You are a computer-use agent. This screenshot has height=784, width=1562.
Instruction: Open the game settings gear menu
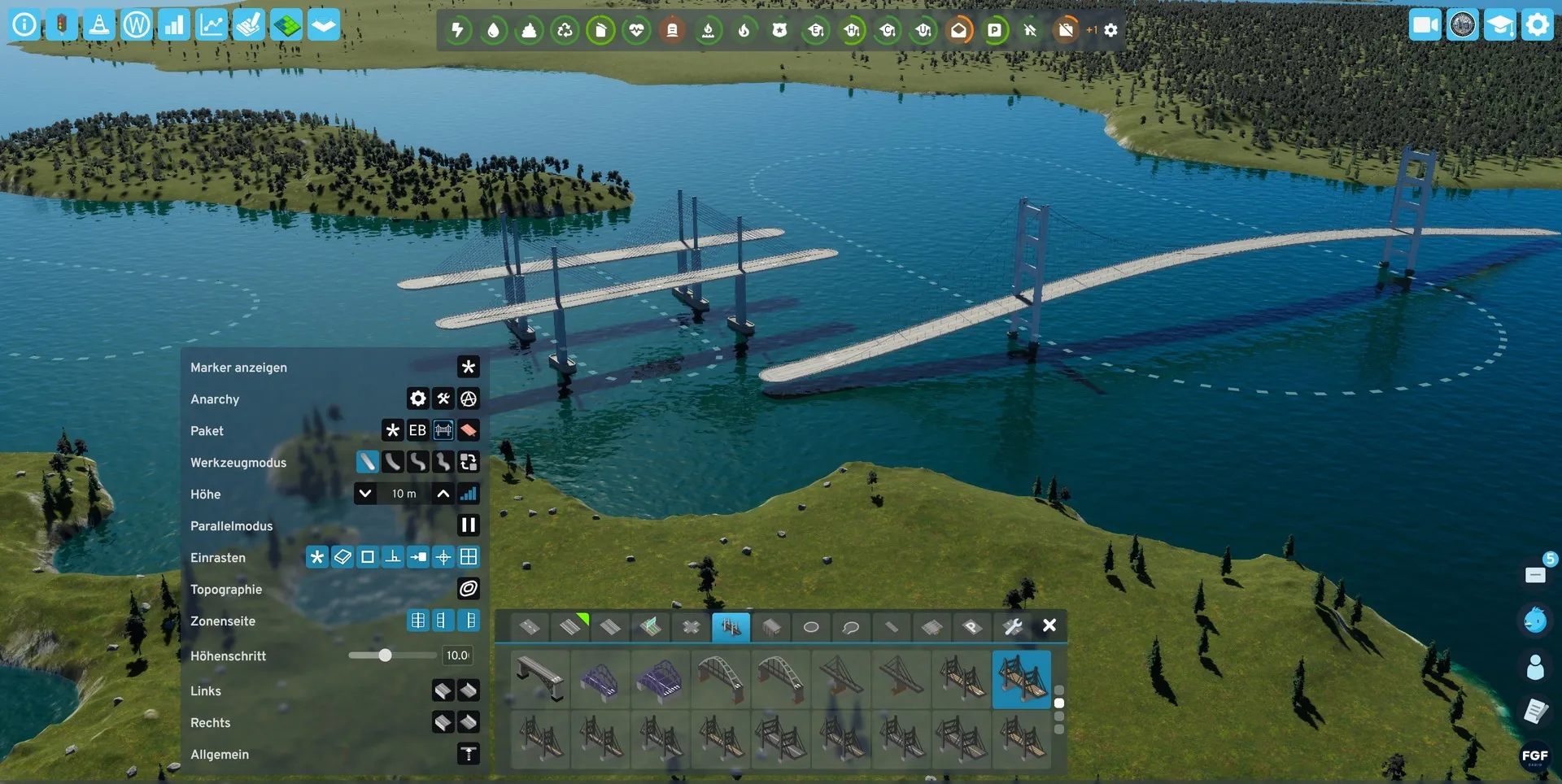pos(1537,25)
